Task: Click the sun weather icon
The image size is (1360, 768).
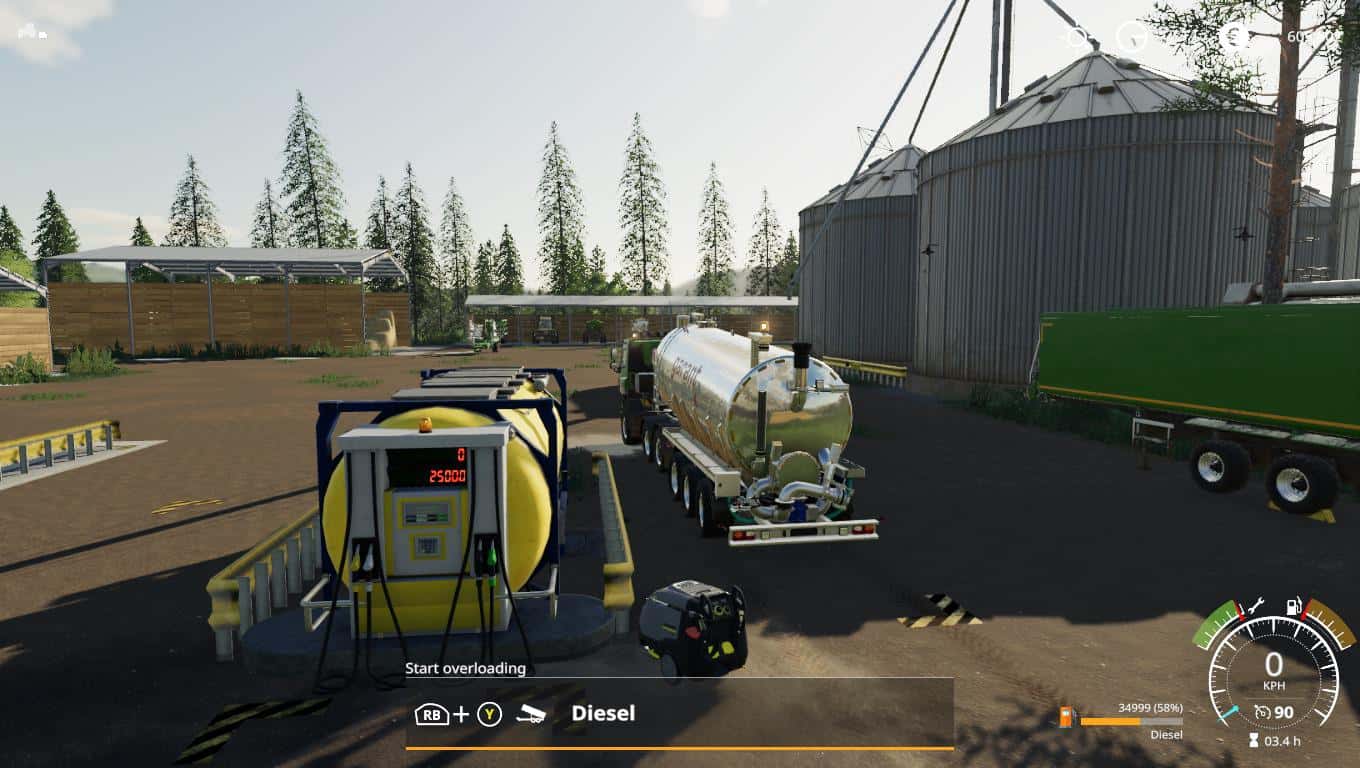Action: [x=1078, y=38]
